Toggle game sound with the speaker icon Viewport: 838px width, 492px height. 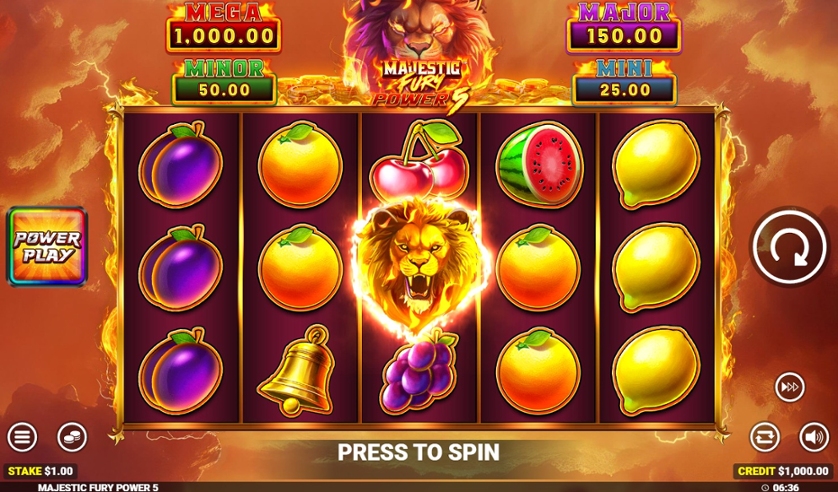point(813,437)
